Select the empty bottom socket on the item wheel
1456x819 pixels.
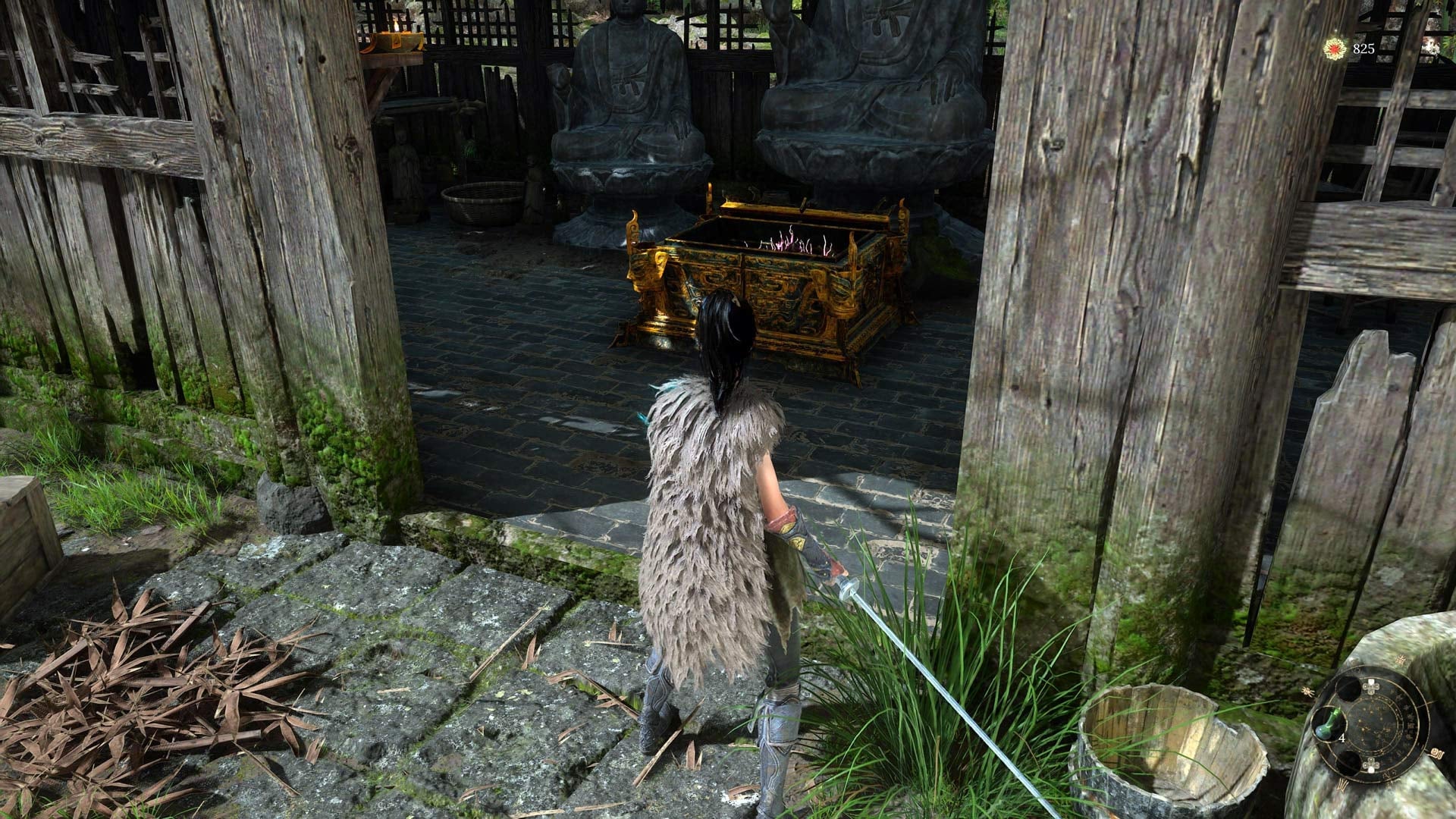(1349, 763)
